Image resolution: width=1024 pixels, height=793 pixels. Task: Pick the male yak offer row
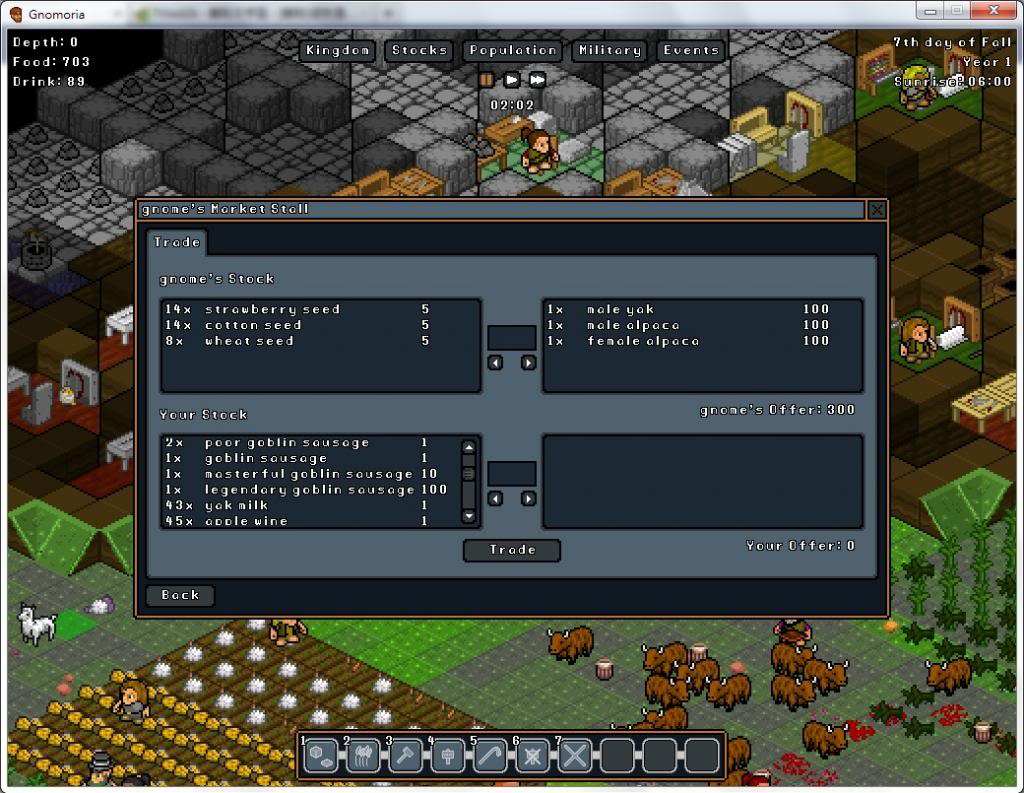coord(690,310)
